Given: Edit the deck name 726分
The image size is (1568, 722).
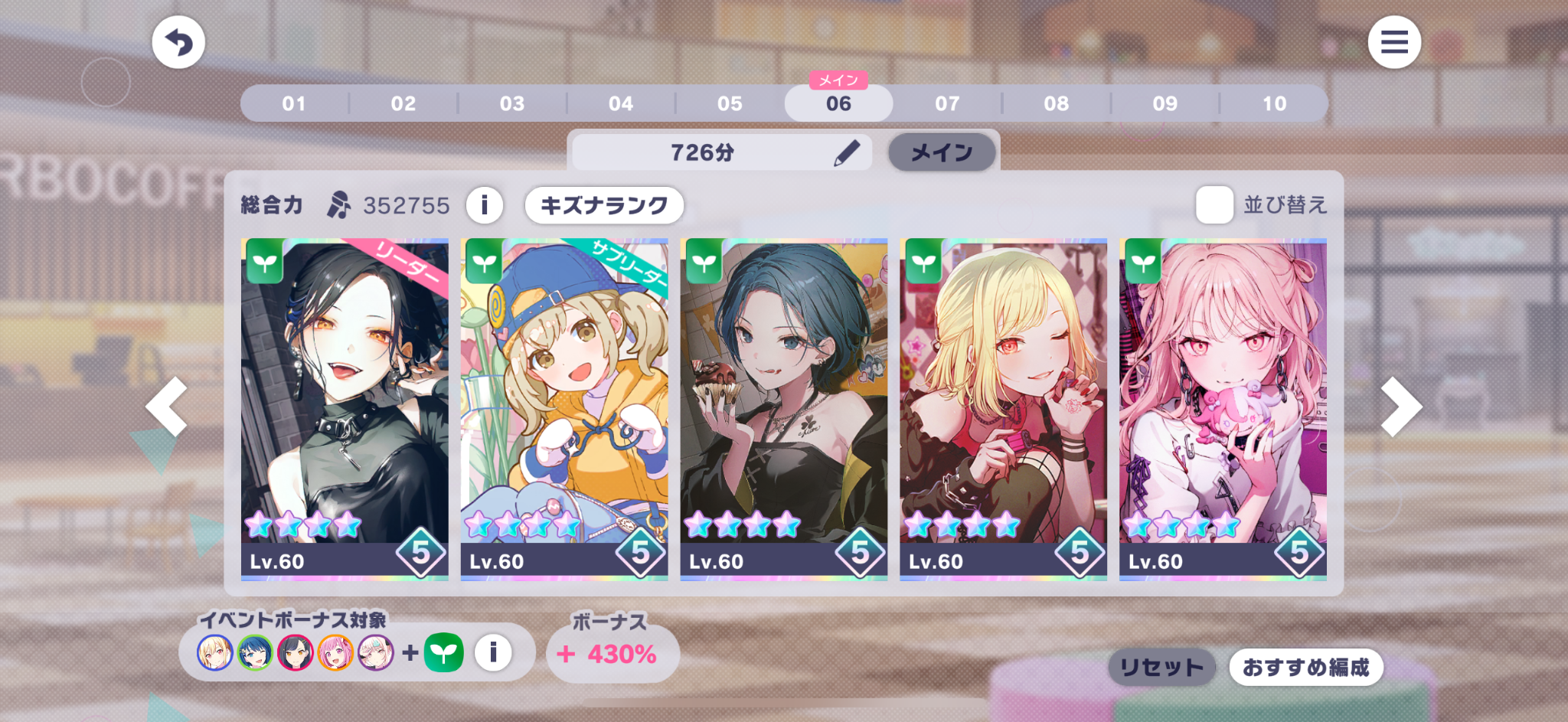Looking at the screenshot, I should pos(845,153).
